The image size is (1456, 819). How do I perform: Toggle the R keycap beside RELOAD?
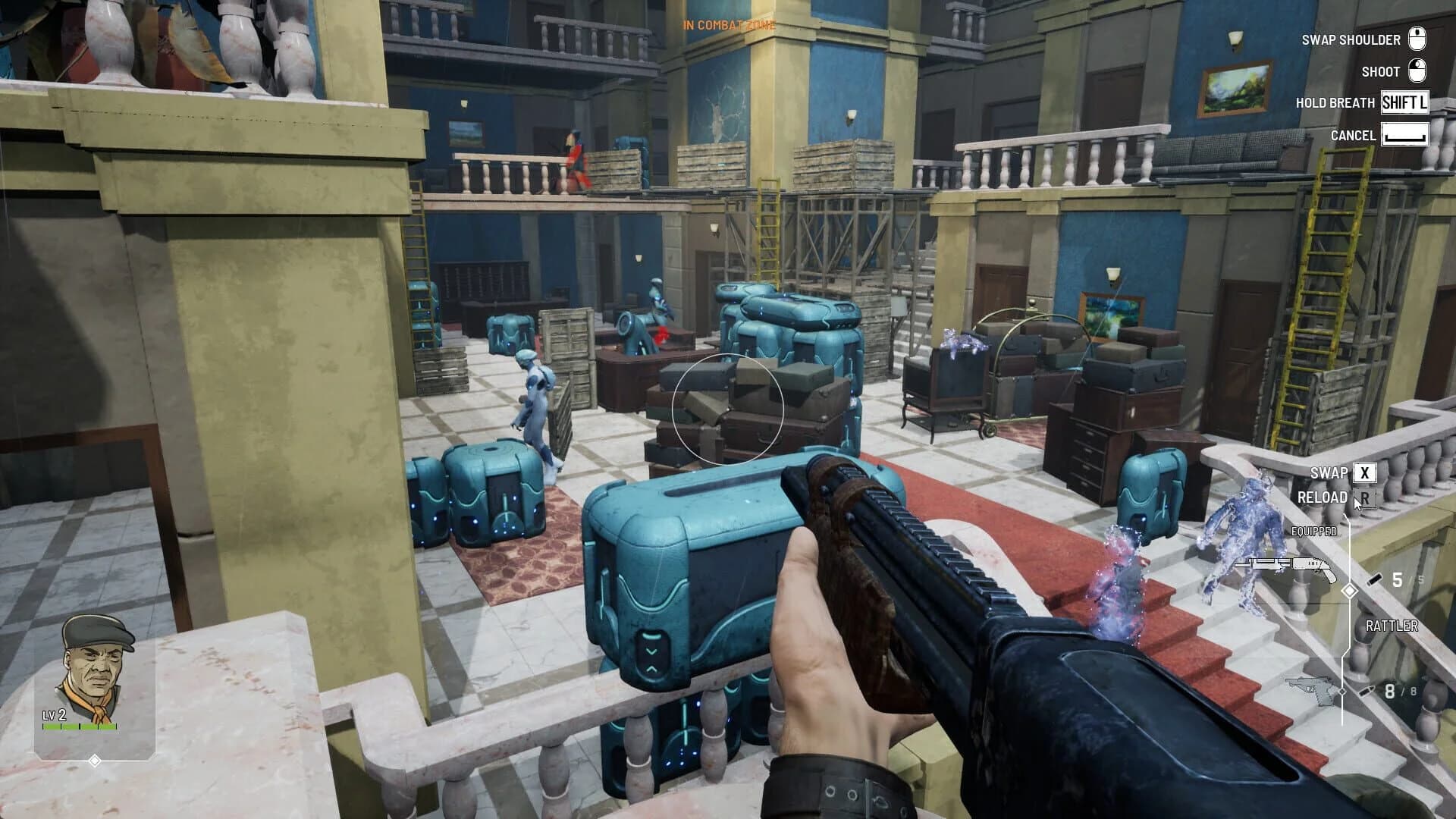[x=1365, y=498]
